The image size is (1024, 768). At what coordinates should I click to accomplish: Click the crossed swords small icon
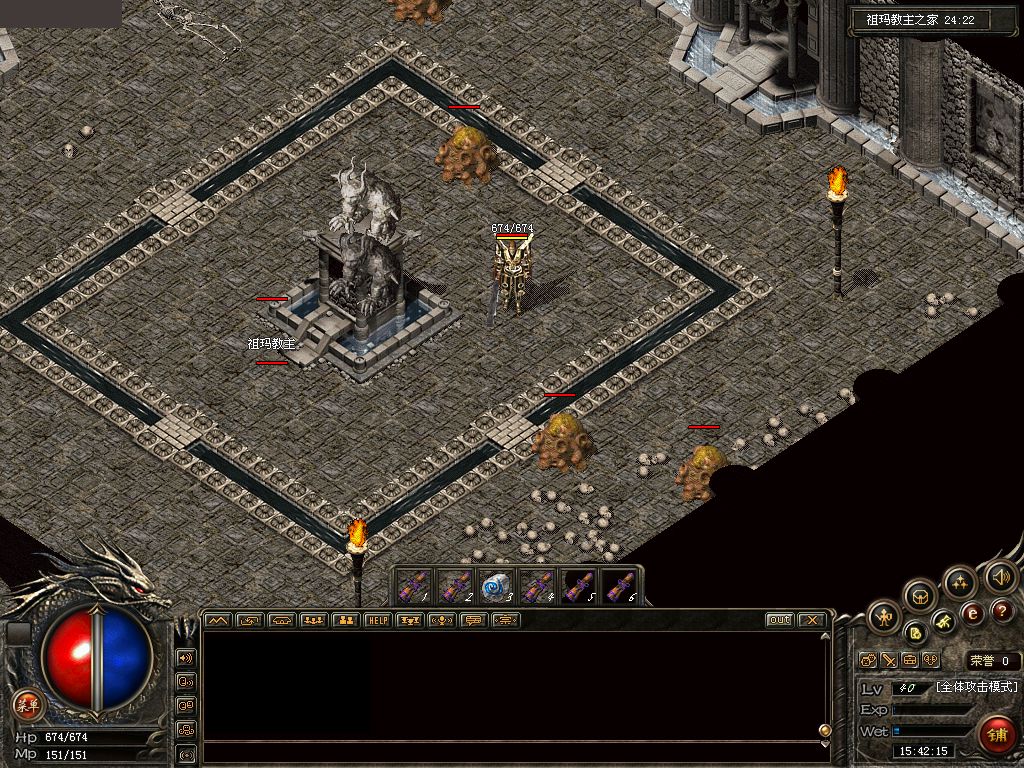[x=888, y=660]
